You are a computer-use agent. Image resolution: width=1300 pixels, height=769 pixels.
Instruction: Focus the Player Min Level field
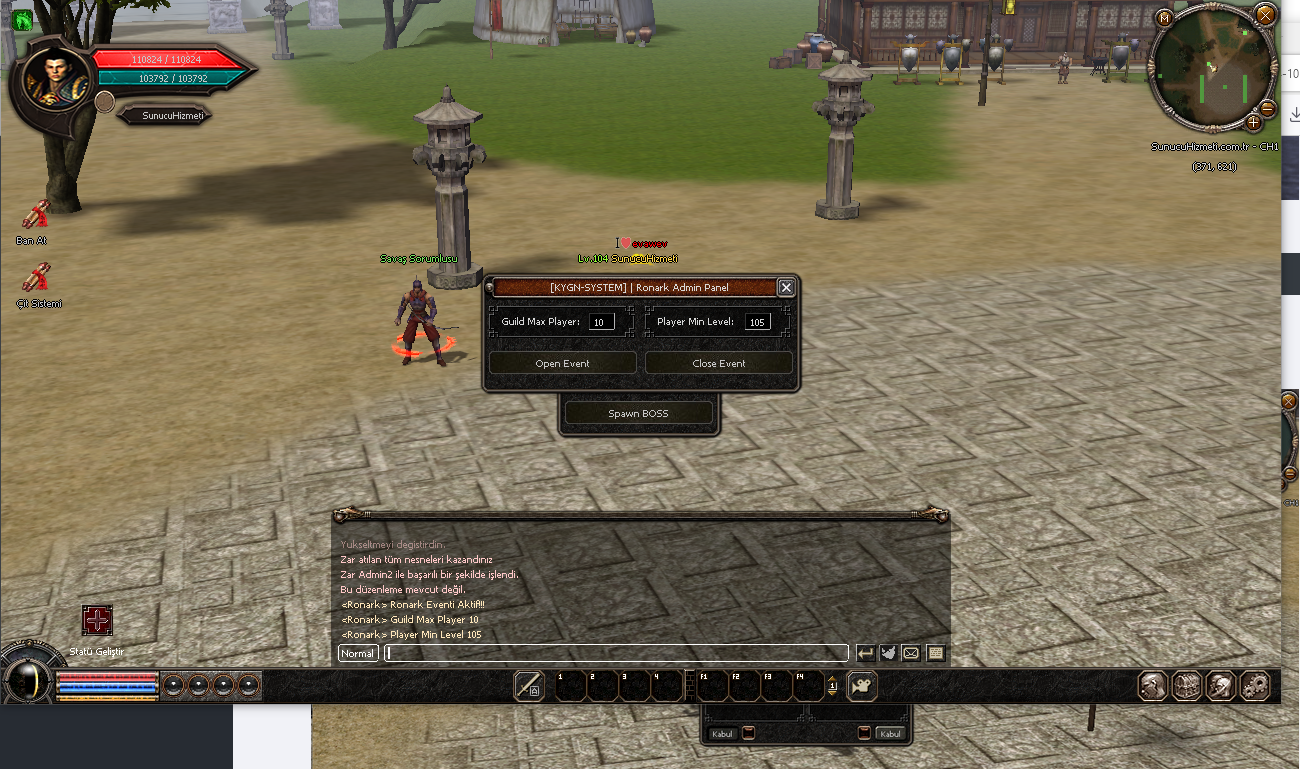[x=757, y=322]
